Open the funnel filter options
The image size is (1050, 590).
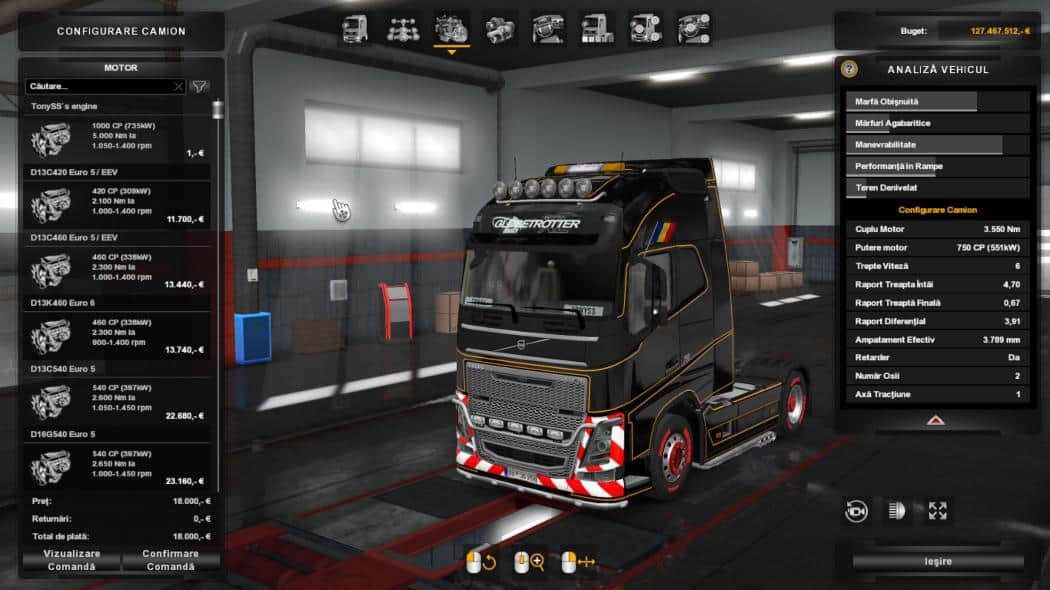coord(200,87)
